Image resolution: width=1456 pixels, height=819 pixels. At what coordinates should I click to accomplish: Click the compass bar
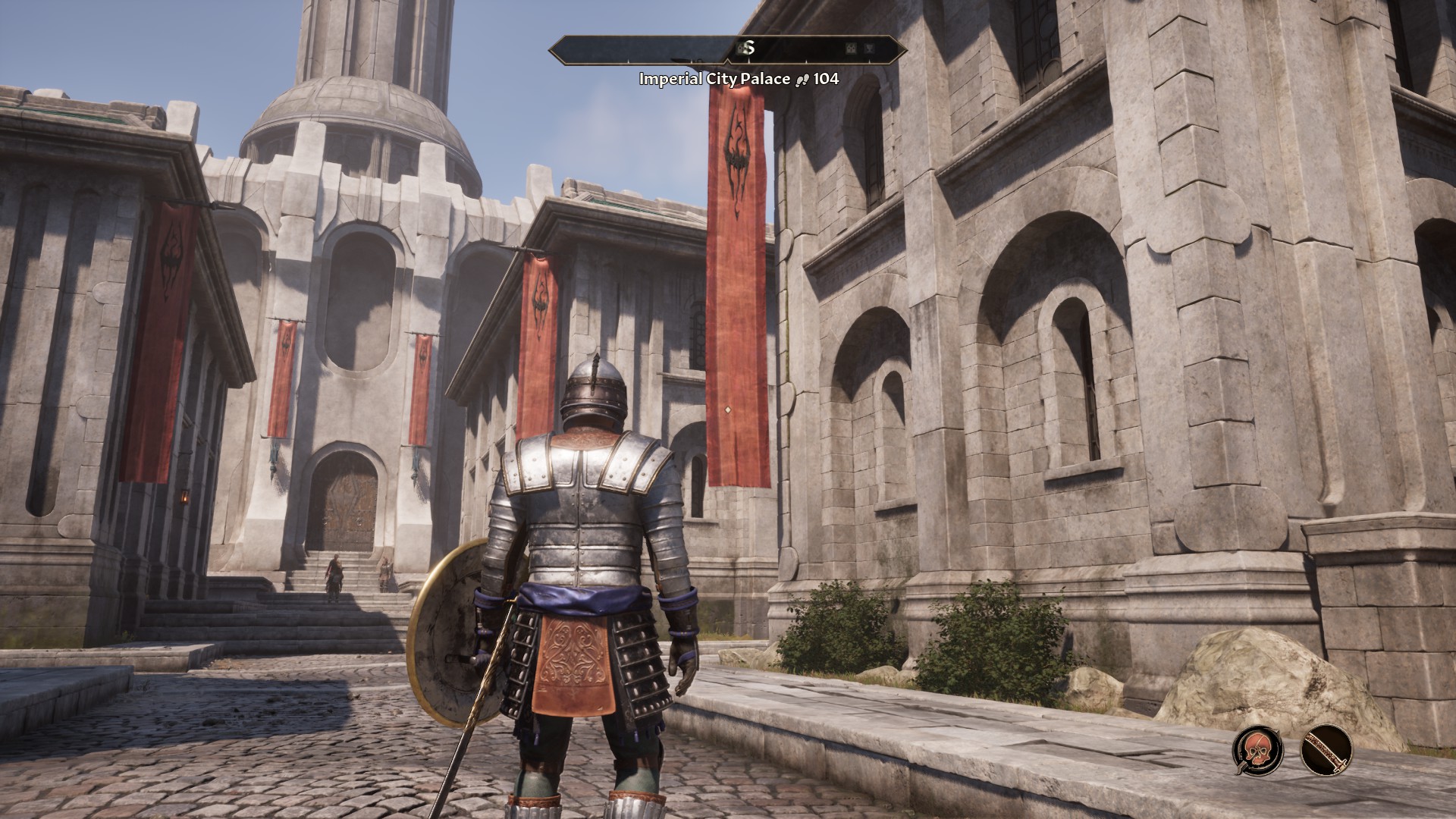pos(727,49)
